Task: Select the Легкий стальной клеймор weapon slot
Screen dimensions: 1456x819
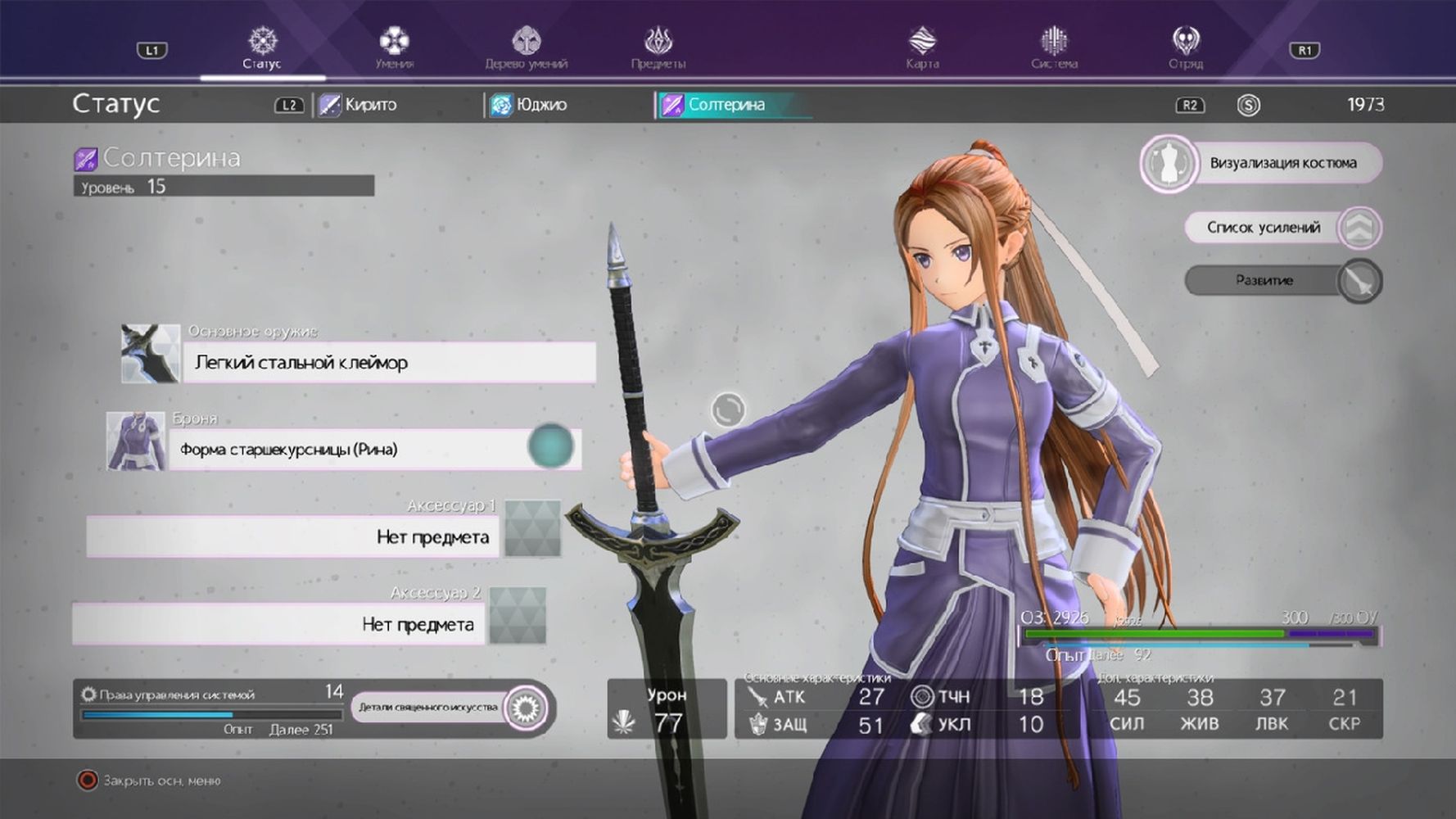Action: pyautogui.click(x=389, y=362)
